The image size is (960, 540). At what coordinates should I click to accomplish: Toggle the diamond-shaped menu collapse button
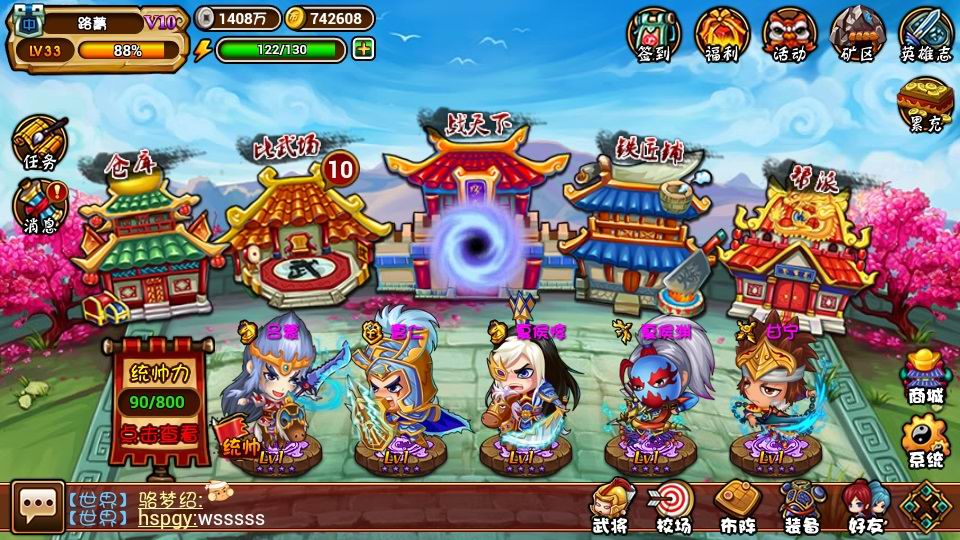[x=926, y=507]
